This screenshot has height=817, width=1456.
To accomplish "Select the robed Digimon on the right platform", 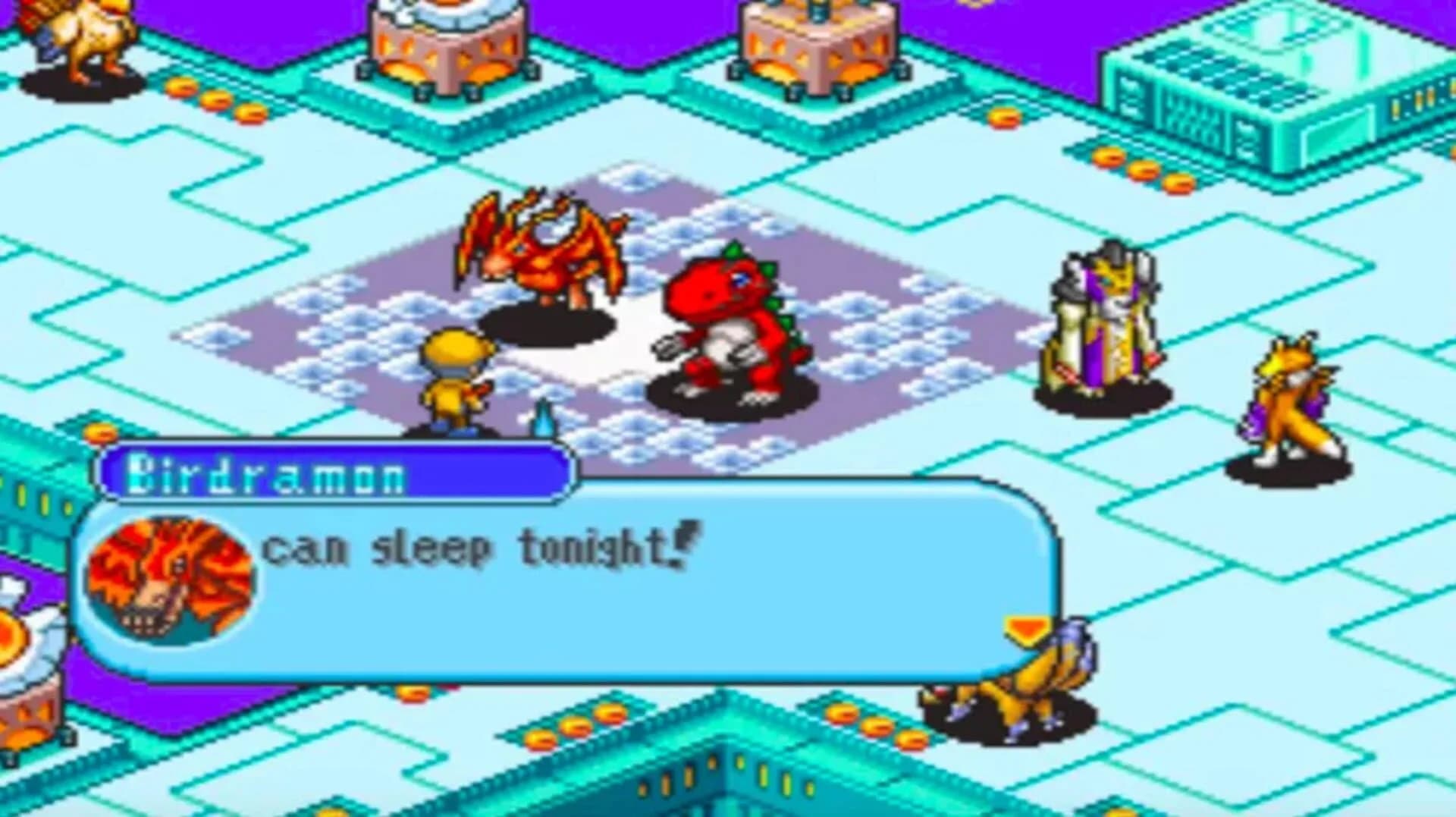I will coord(1100,319).
